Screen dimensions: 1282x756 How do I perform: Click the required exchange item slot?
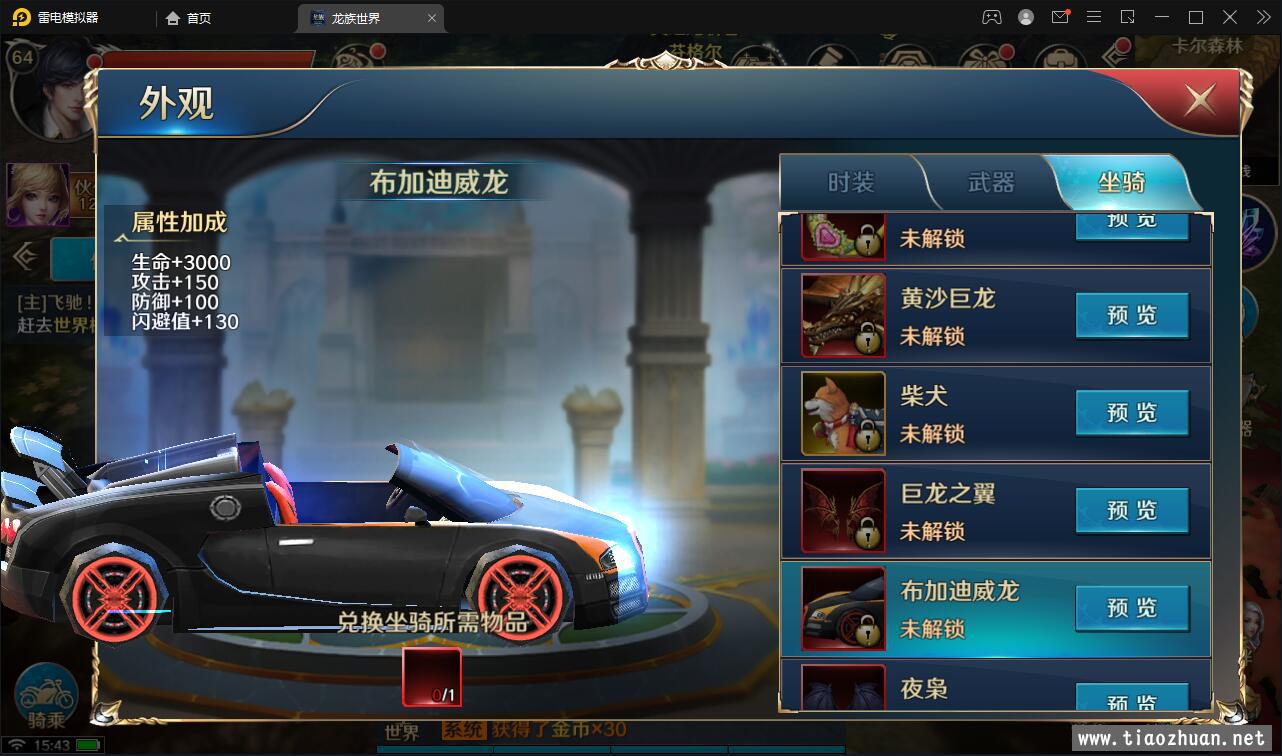pos(431,677)
